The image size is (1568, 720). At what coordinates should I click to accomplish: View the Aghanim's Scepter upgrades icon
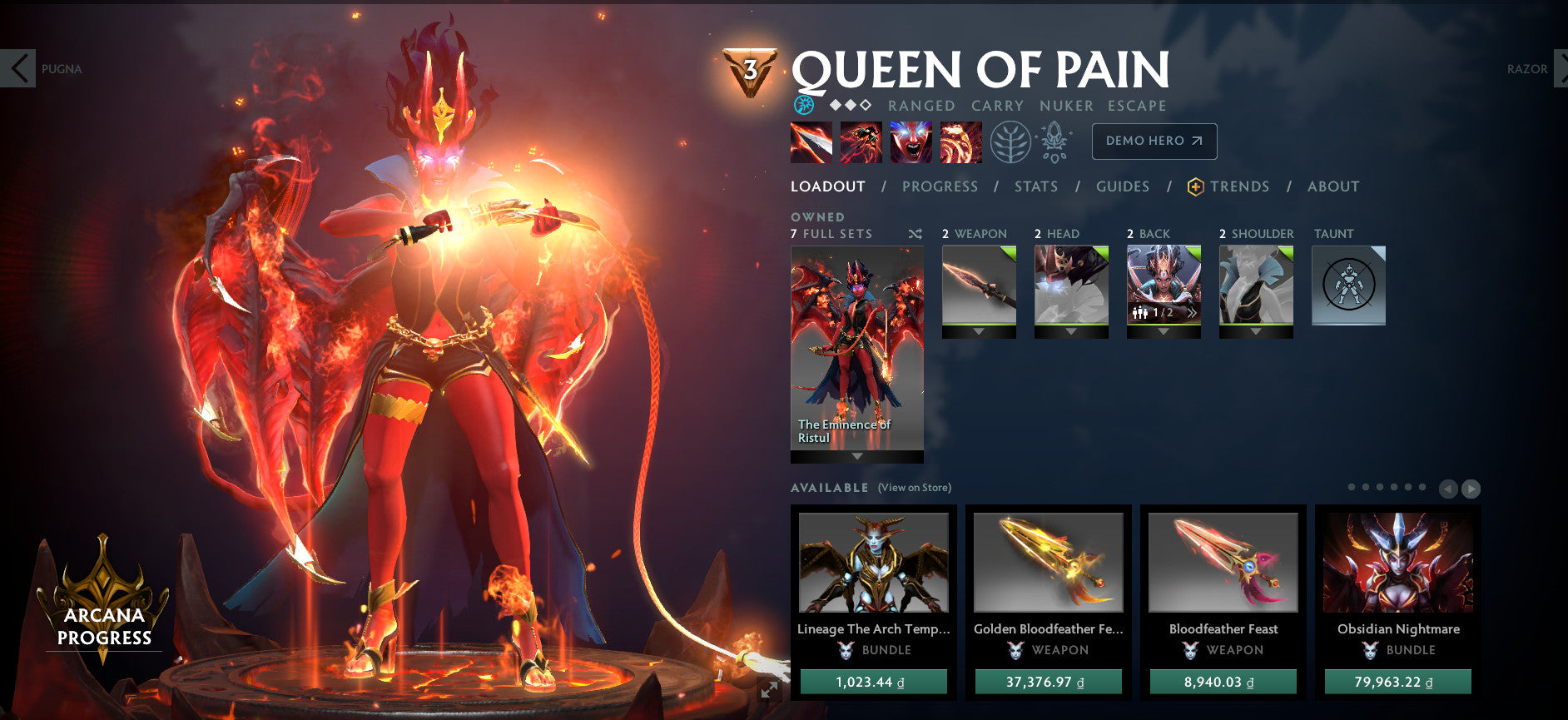point(1053,142)
